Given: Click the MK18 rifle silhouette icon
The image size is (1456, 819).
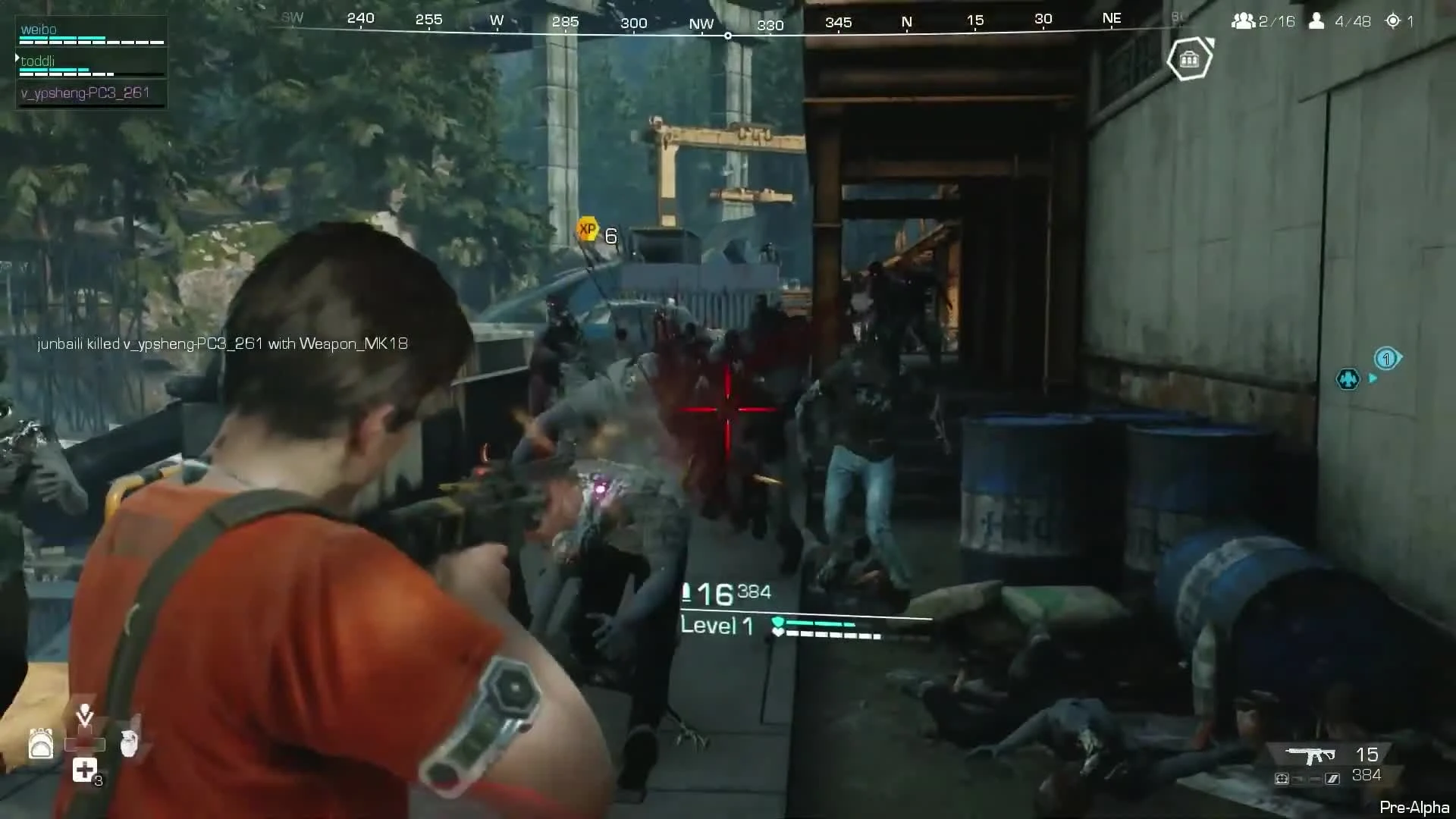Looking at the screenshot, I should [1310, 755].
